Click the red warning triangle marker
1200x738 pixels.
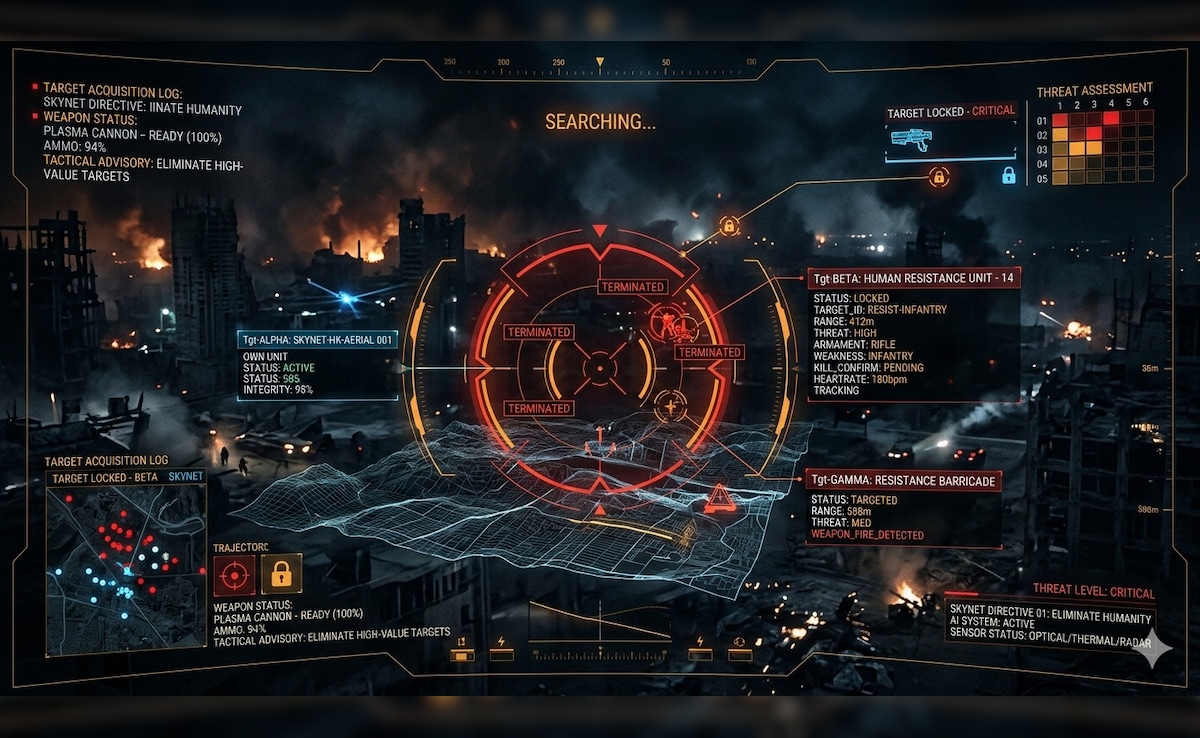719,498
